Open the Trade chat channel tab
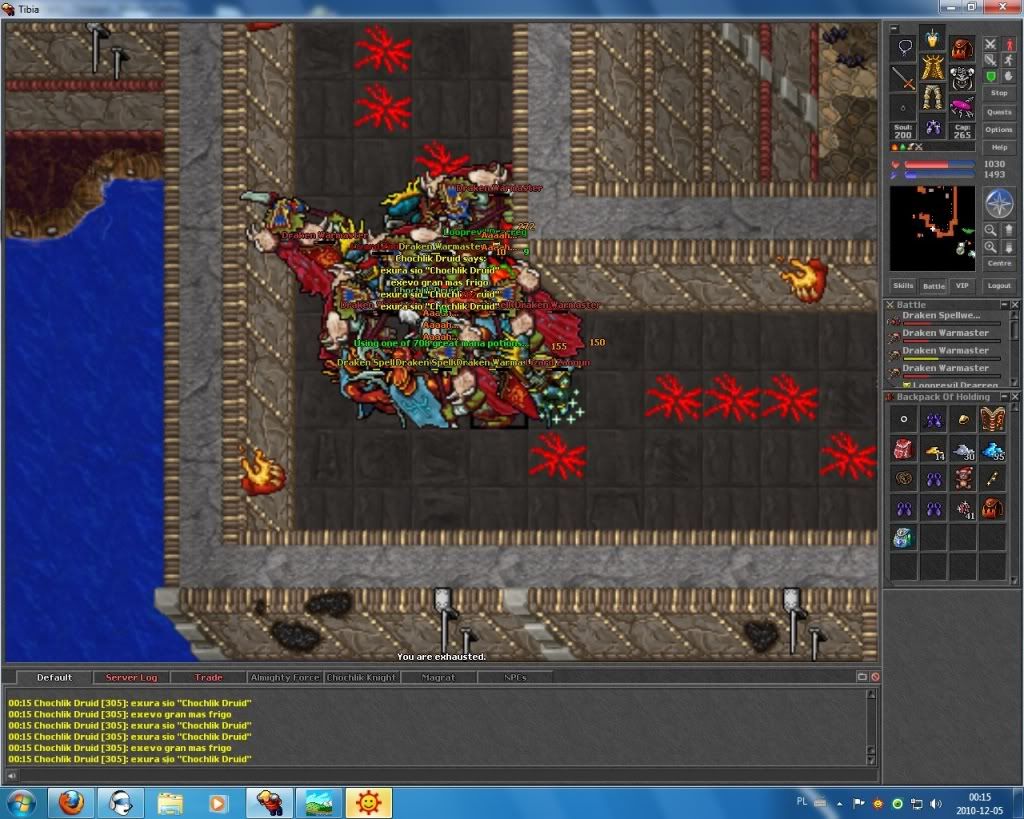This screenshot has height=819, width=1024. coord(208,678)
